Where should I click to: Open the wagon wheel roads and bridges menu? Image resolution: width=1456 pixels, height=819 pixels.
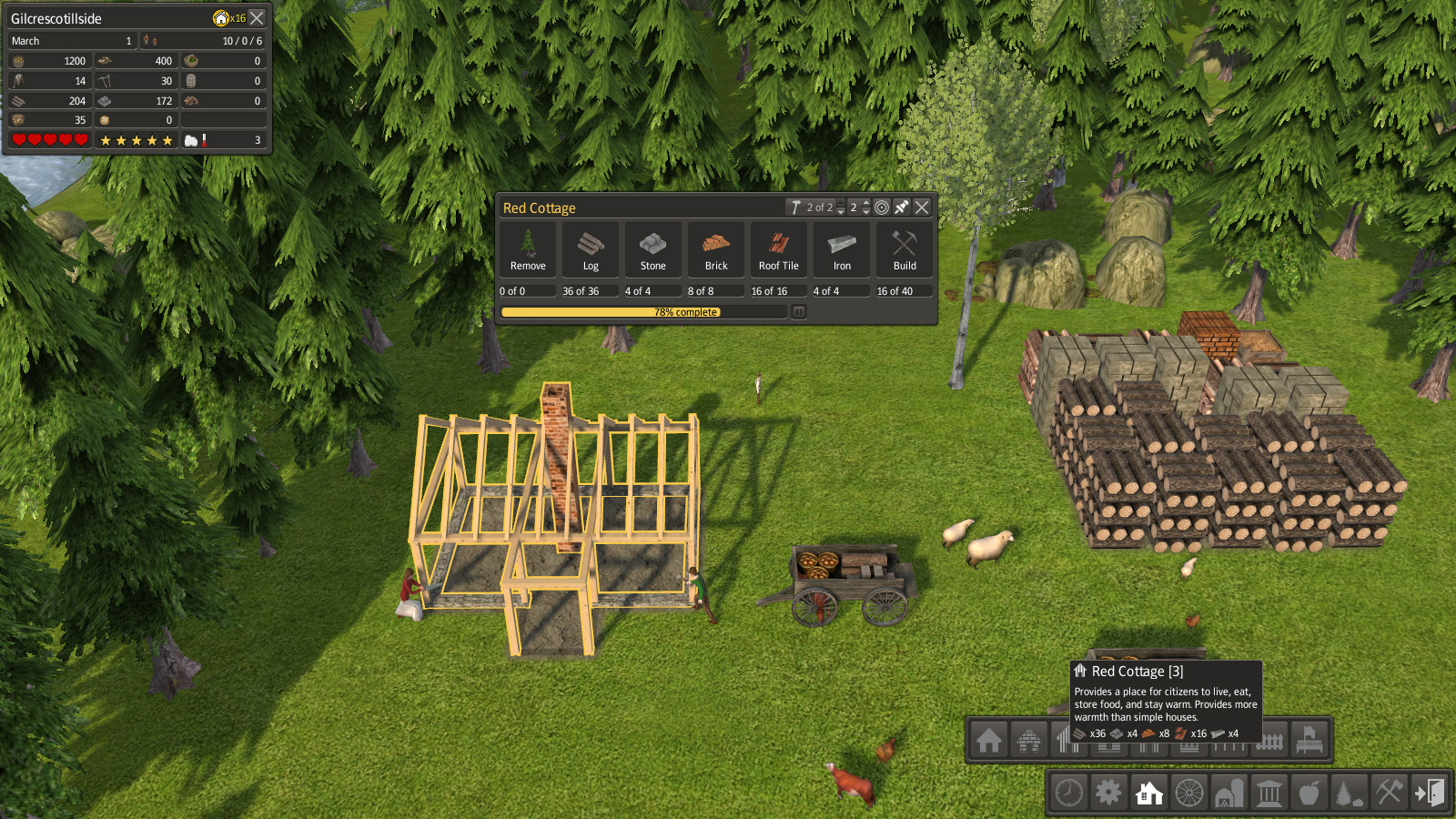1188,793
